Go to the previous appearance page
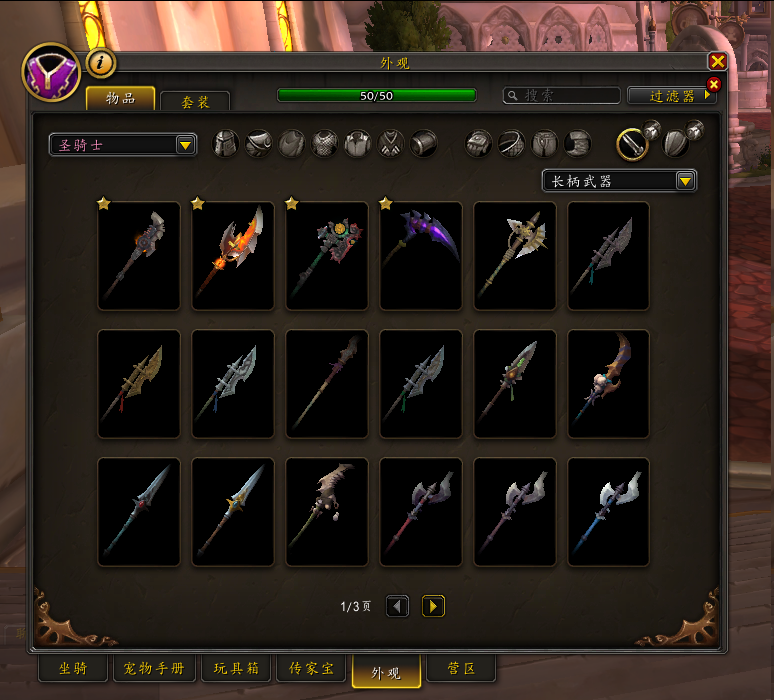The image size is (774, 700). (397, 606)
